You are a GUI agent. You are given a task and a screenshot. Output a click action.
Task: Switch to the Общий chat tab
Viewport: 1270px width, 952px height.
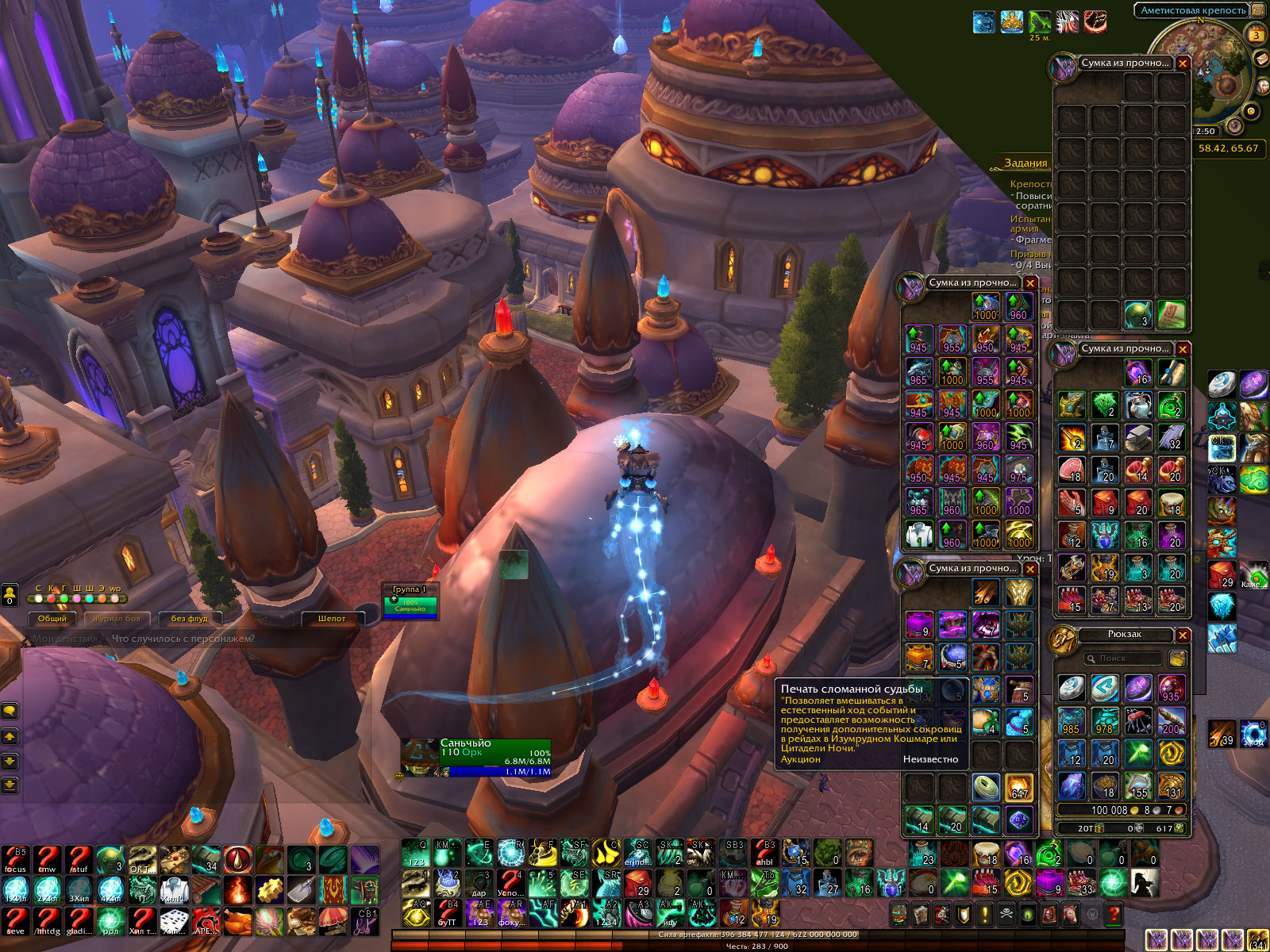tap(52, 619)
